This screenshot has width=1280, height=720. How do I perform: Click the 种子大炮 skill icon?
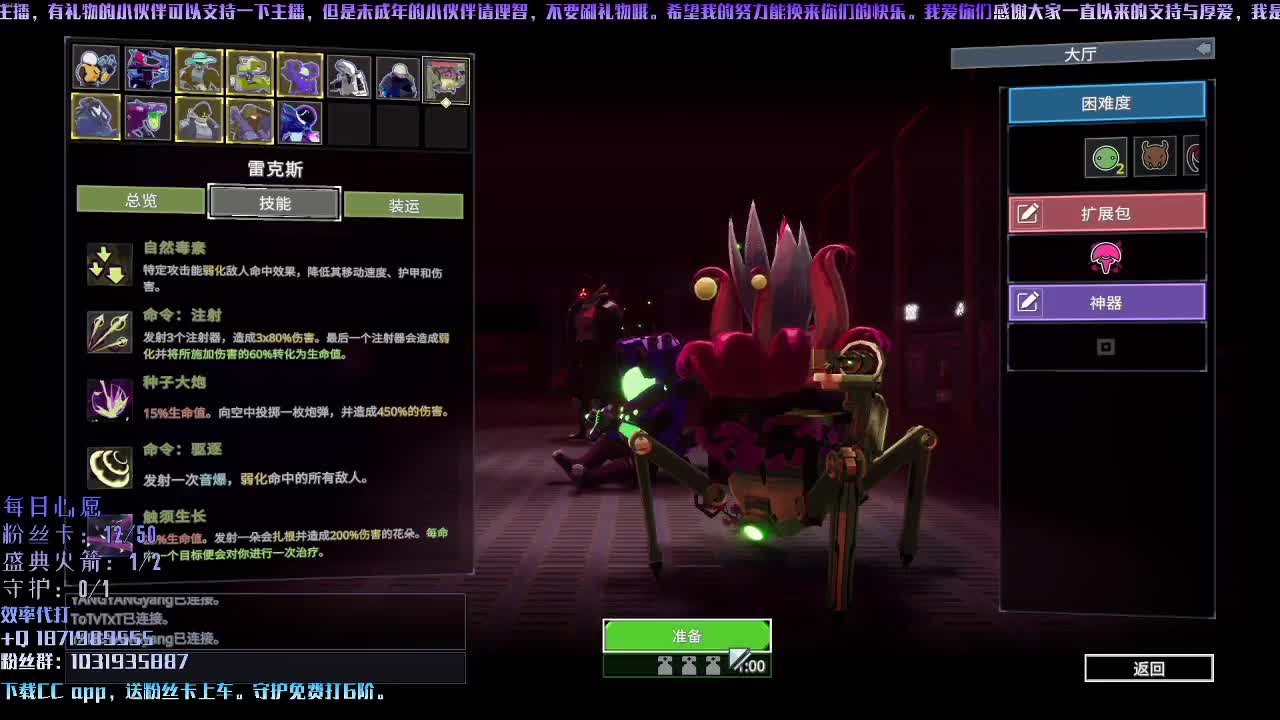point(110,399)
